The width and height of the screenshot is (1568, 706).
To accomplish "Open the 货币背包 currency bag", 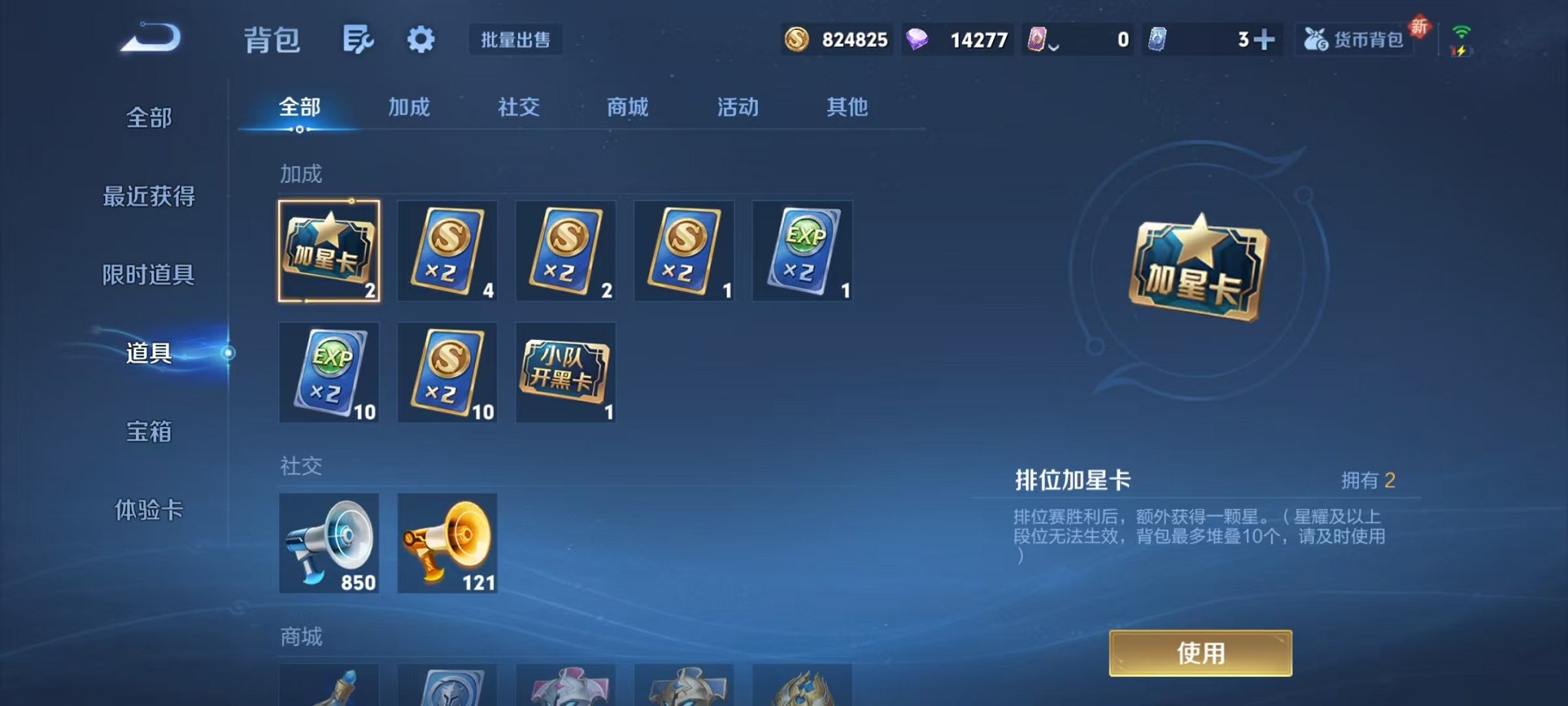I will tap(1354, 40).
